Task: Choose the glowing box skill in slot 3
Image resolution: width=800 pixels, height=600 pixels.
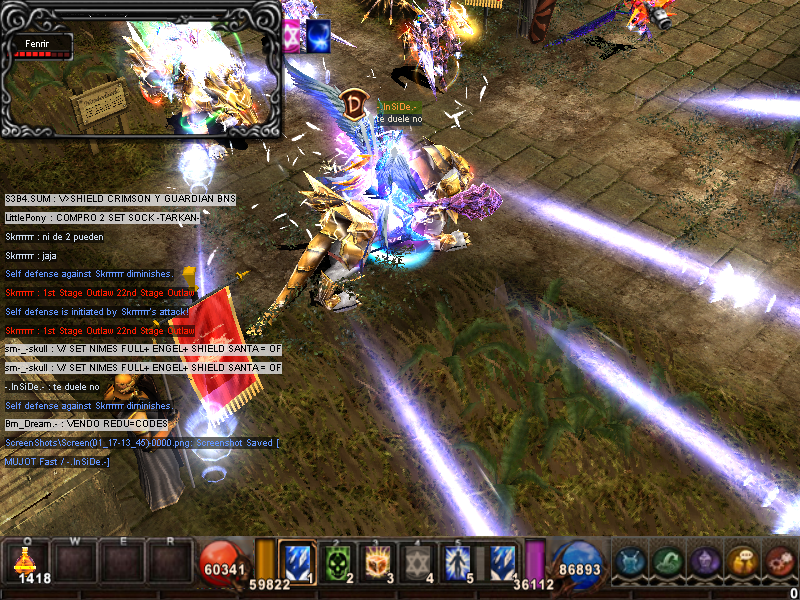Action: [x=379, y=563]
